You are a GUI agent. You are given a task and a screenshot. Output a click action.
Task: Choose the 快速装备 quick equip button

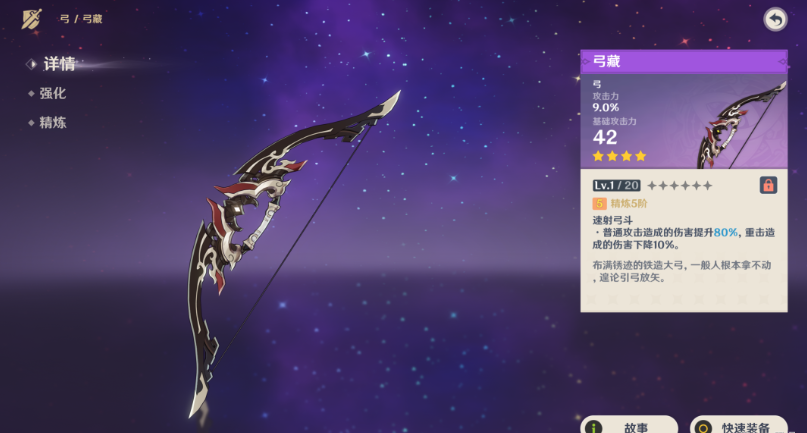tap(738, 425)
